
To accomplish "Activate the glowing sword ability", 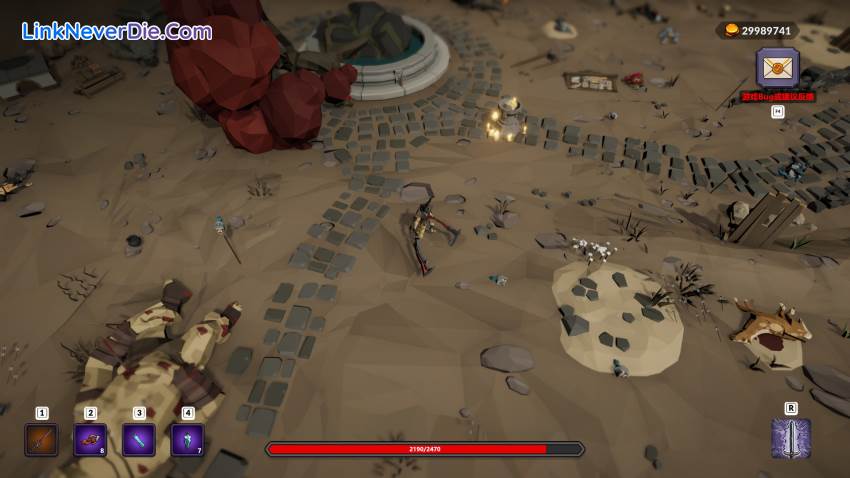I will pyautogui.click(x=790, y=439).
